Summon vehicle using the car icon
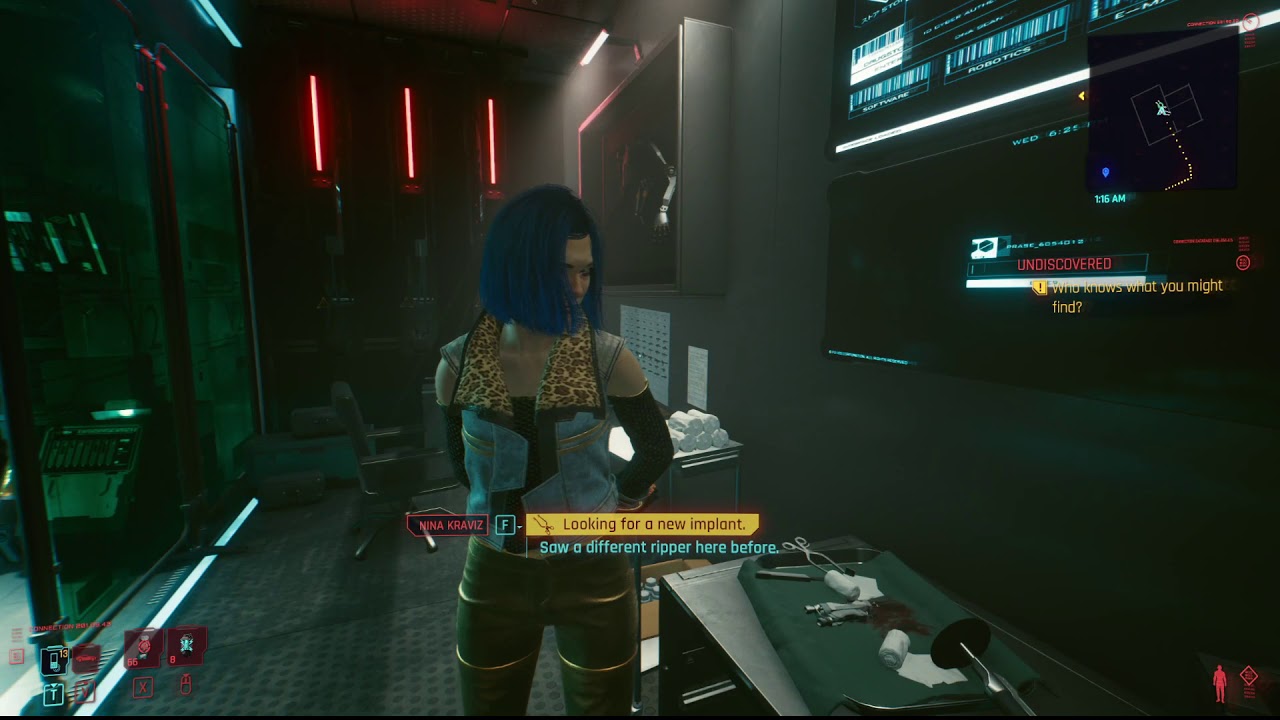 click(x=85, y=658)
